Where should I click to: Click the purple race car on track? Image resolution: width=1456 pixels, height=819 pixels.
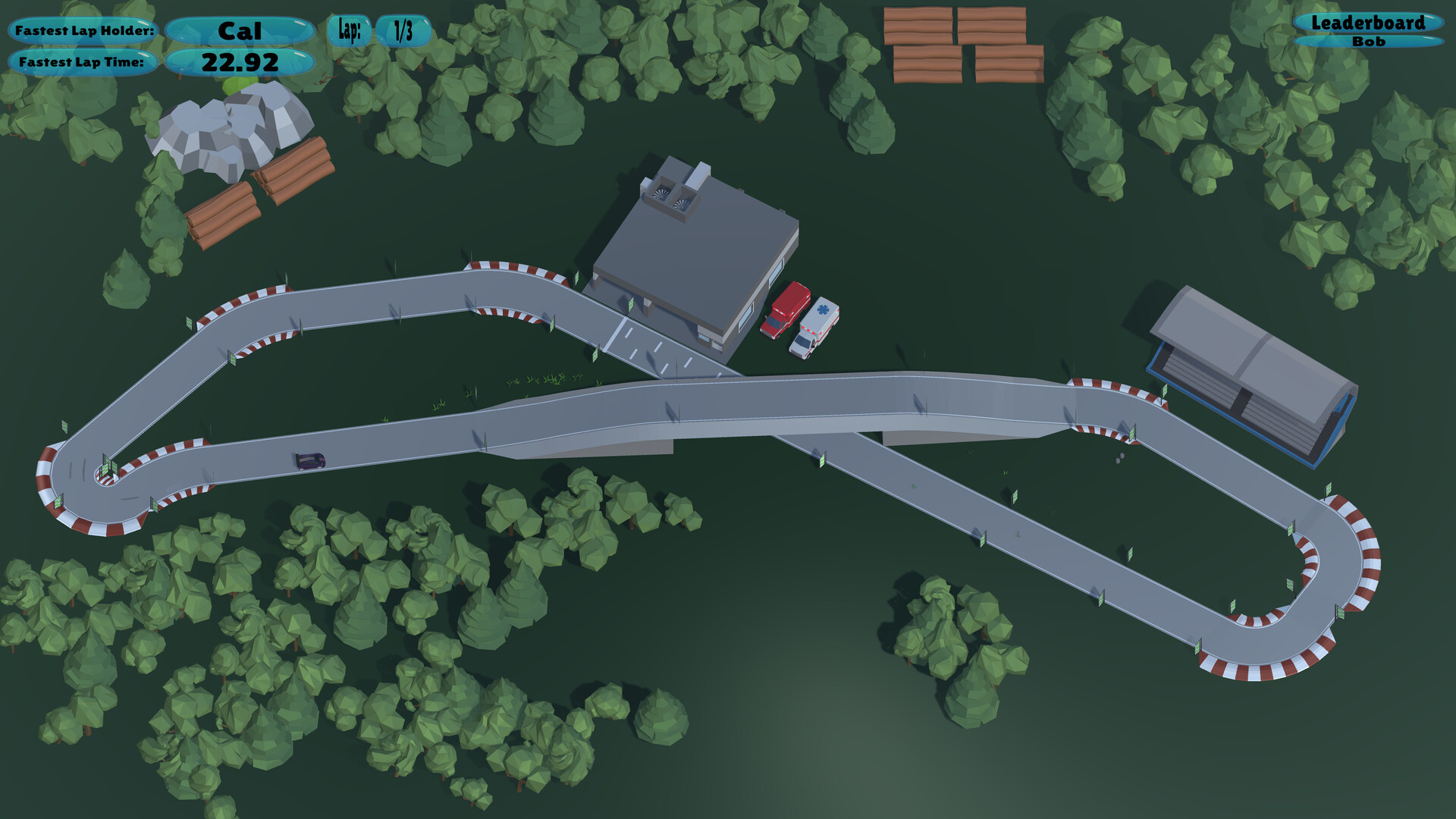pos(312,460)
